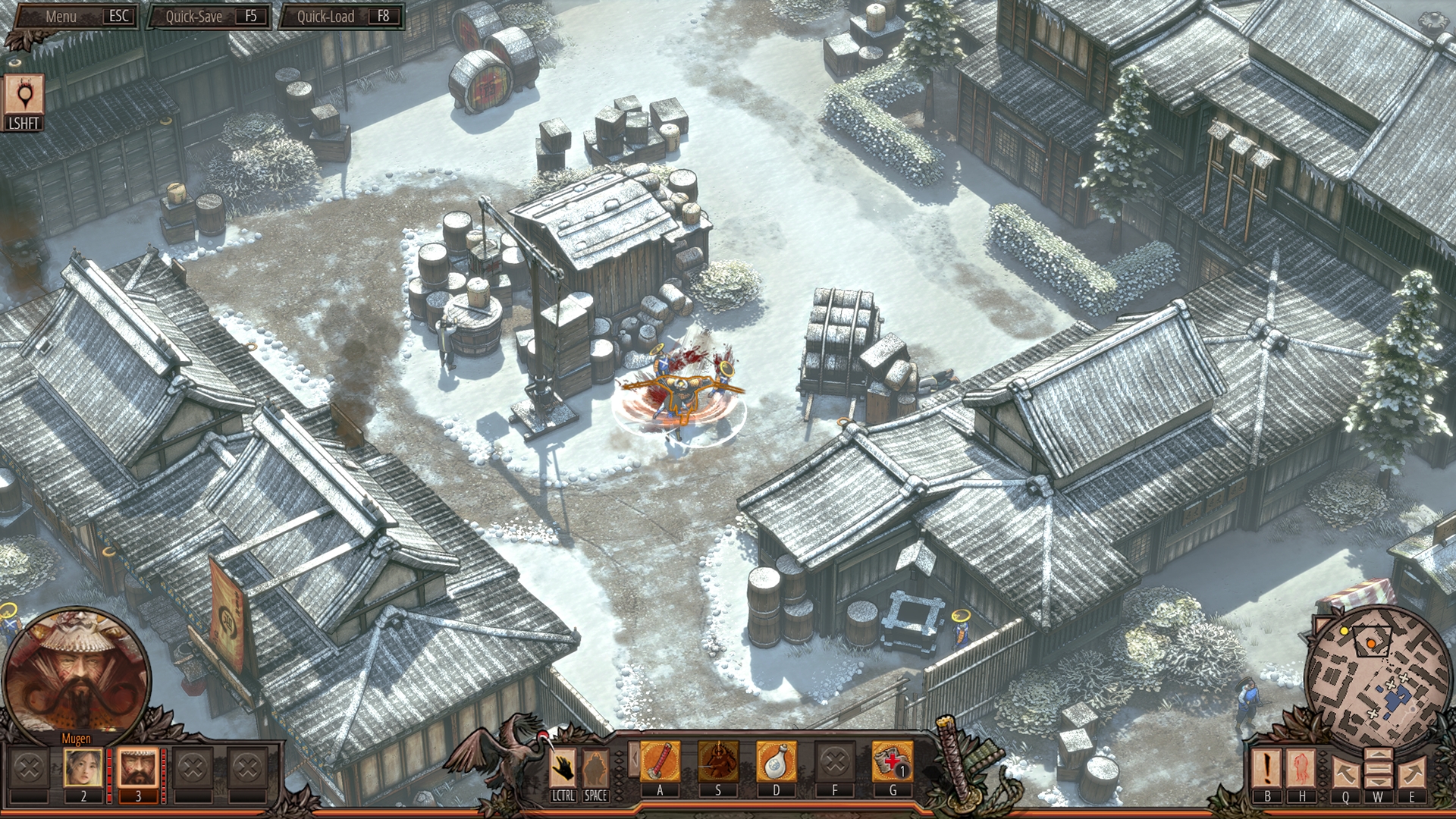Select the bearded samurai portrait slot
Viewport: 1456px width, 819px height.
click(138, 767)
